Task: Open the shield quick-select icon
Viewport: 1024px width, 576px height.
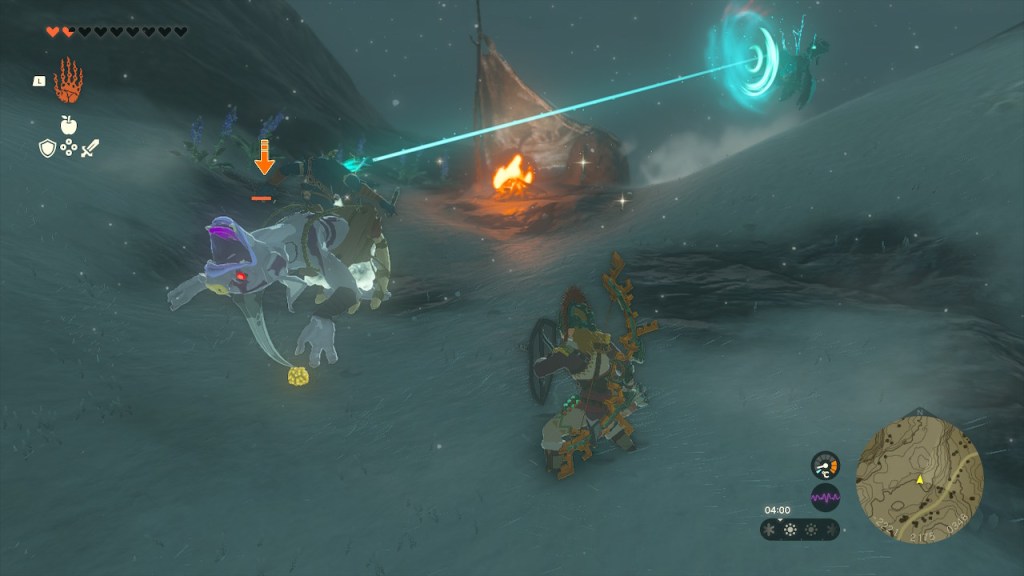Action: [46, 148]
